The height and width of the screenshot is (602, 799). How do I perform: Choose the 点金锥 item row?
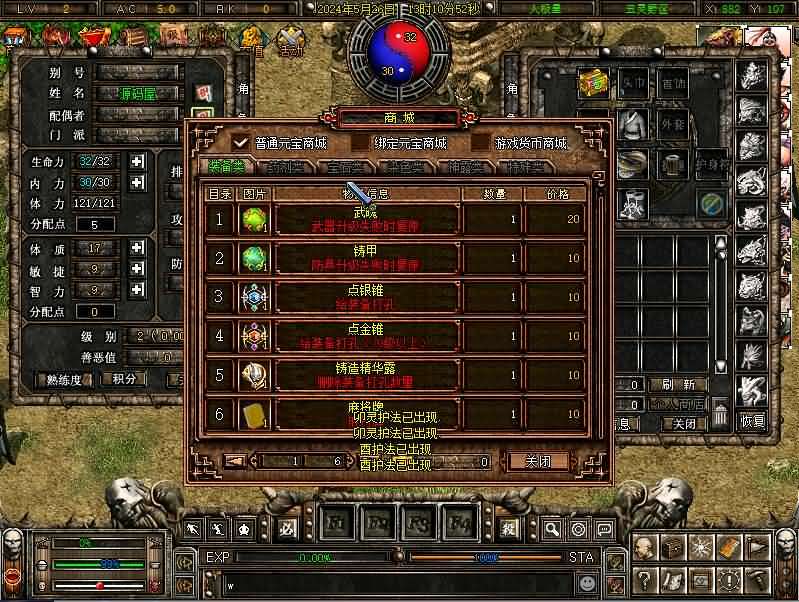[365, 336]
